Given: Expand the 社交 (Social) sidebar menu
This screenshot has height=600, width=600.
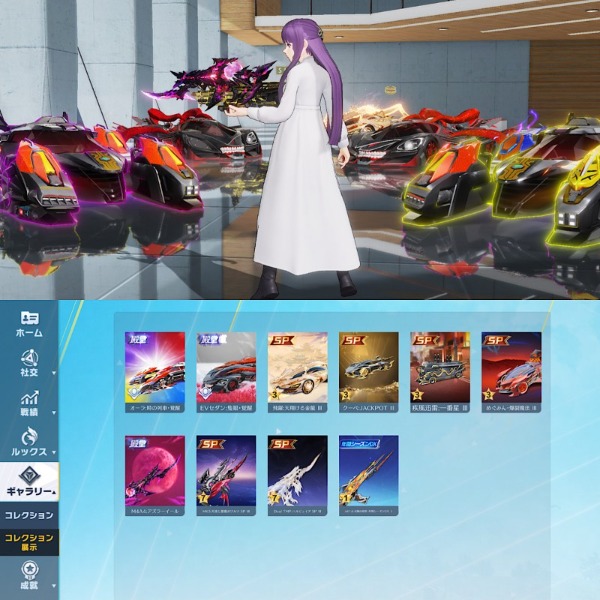Looking at the screenshot, I should (x=29, y=364).
